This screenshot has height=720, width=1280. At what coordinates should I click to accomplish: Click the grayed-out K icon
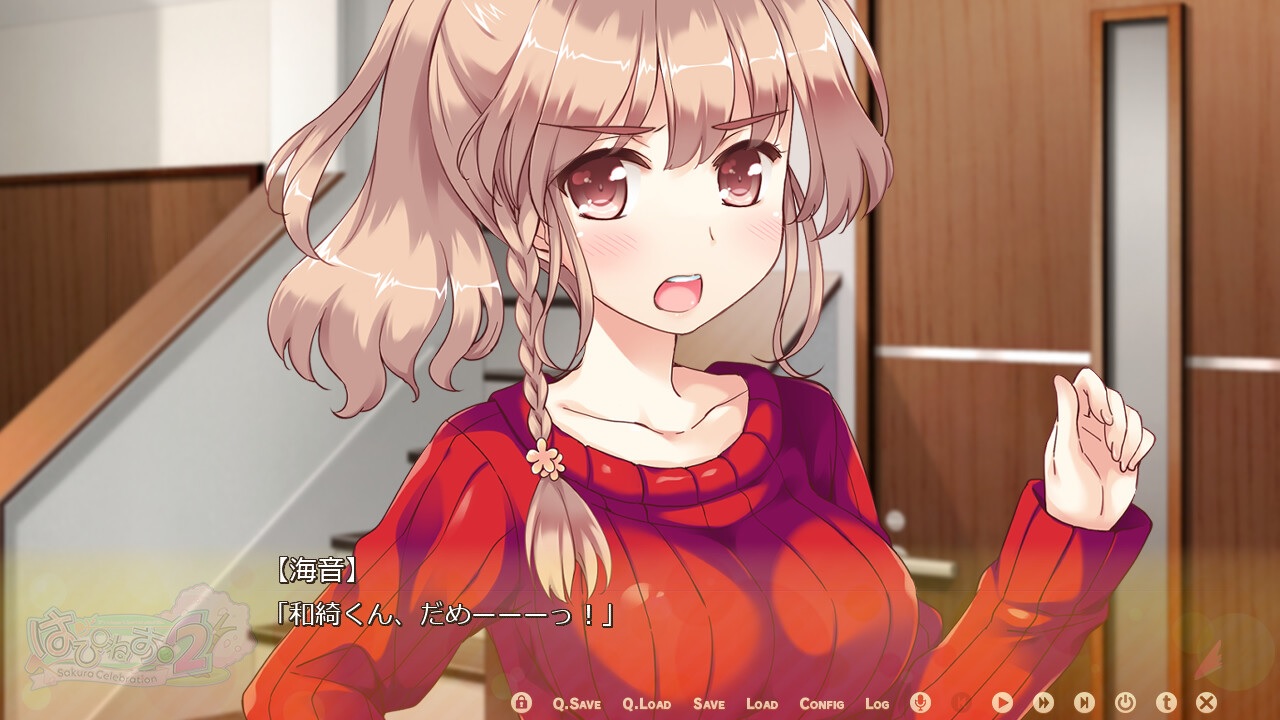tap(960, 703)
